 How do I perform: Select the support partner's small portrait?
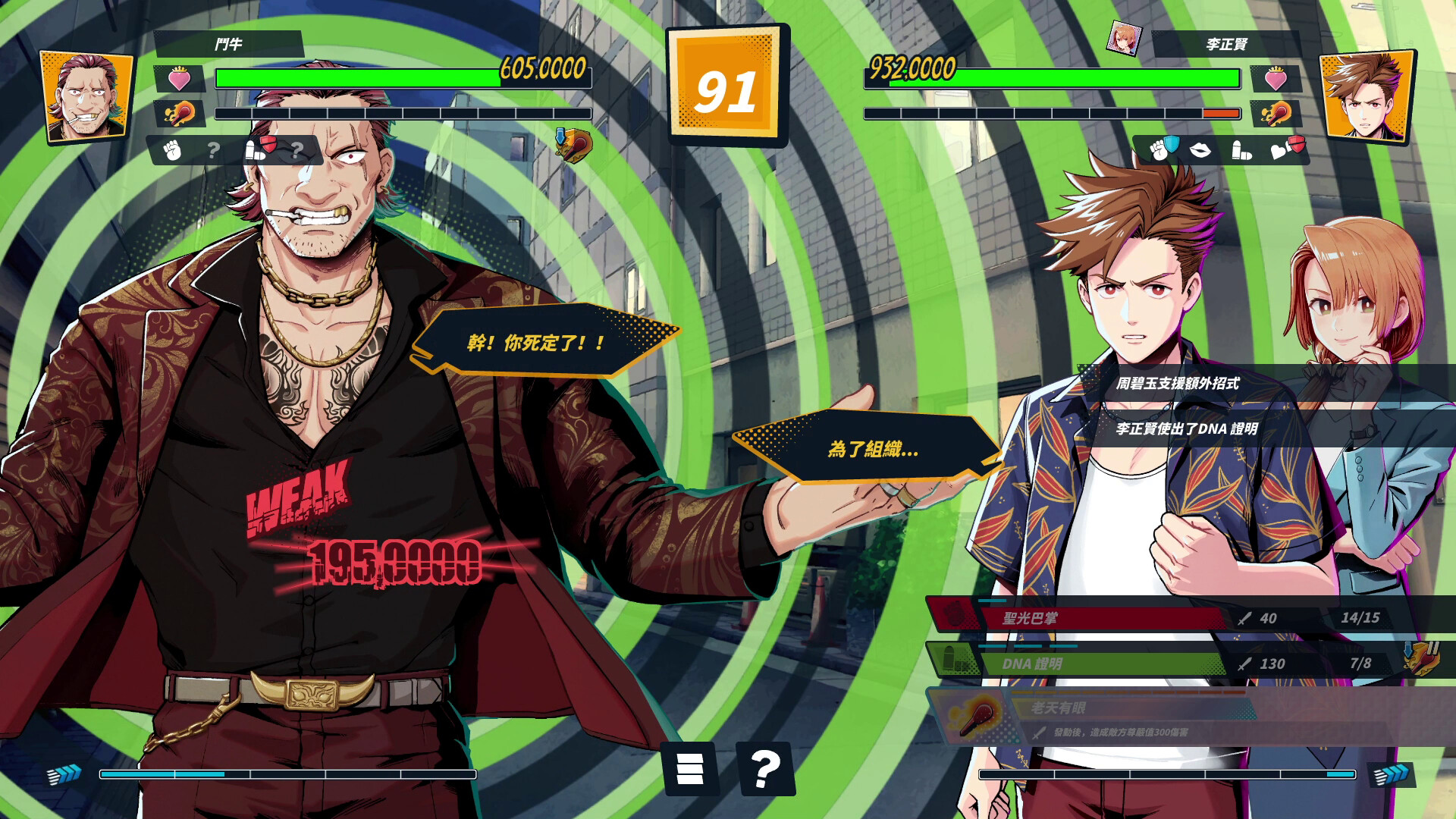1124,39
